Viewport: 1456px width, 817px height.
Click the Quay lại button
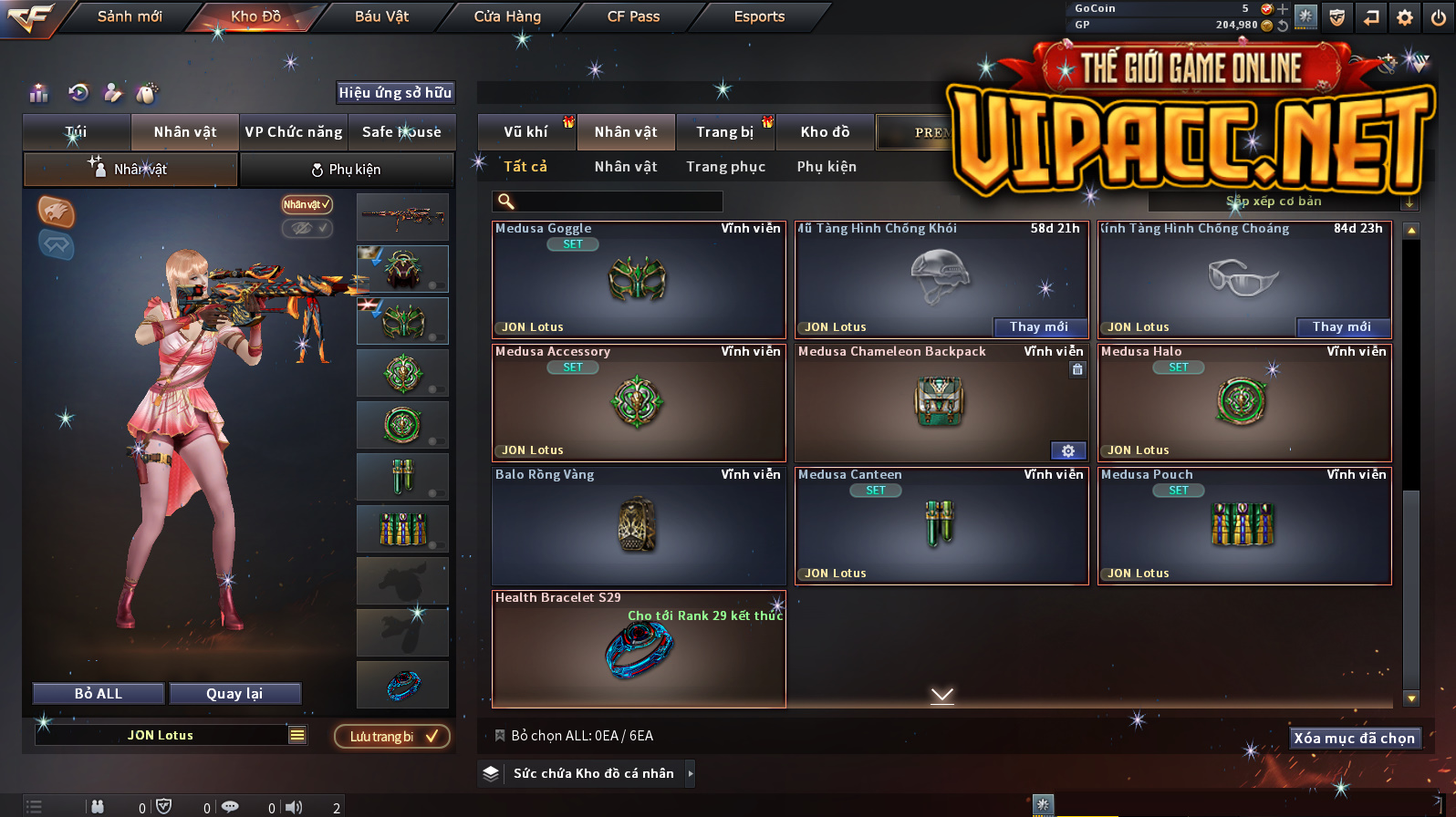click(234, 694)
